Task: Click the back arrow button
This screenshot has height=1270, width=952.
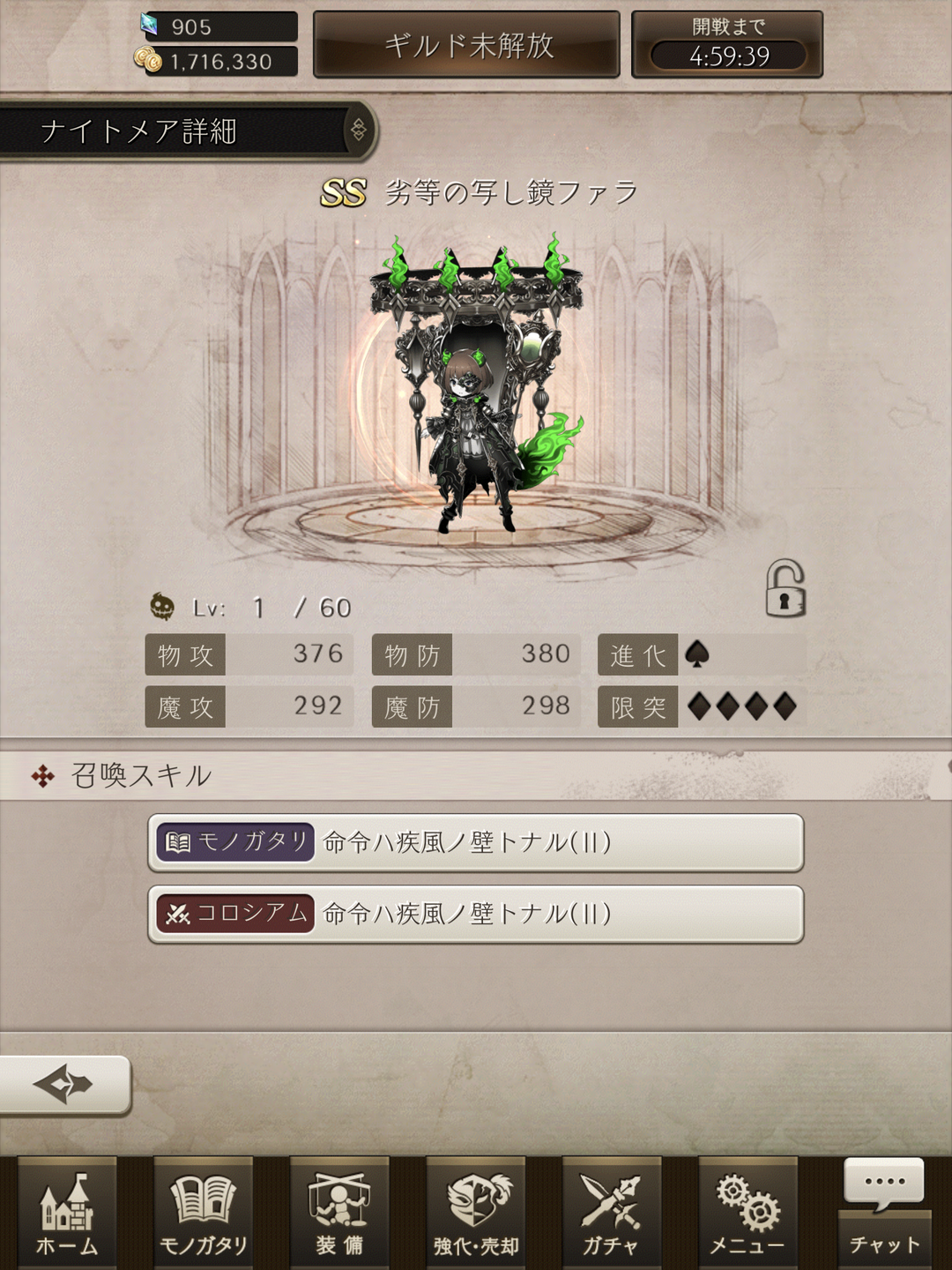Action: pyautogui.click(x=64, y=1084)
